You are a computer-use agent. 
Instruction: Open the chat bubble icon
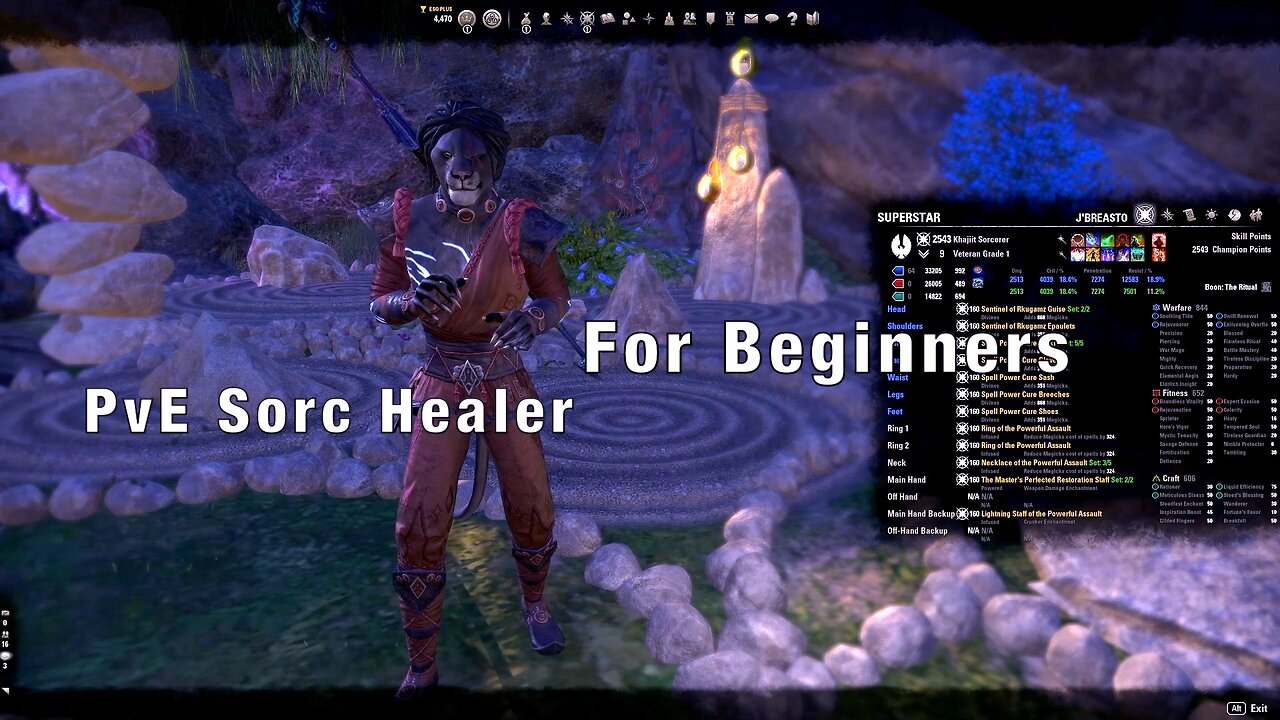(x=773, y=18)
